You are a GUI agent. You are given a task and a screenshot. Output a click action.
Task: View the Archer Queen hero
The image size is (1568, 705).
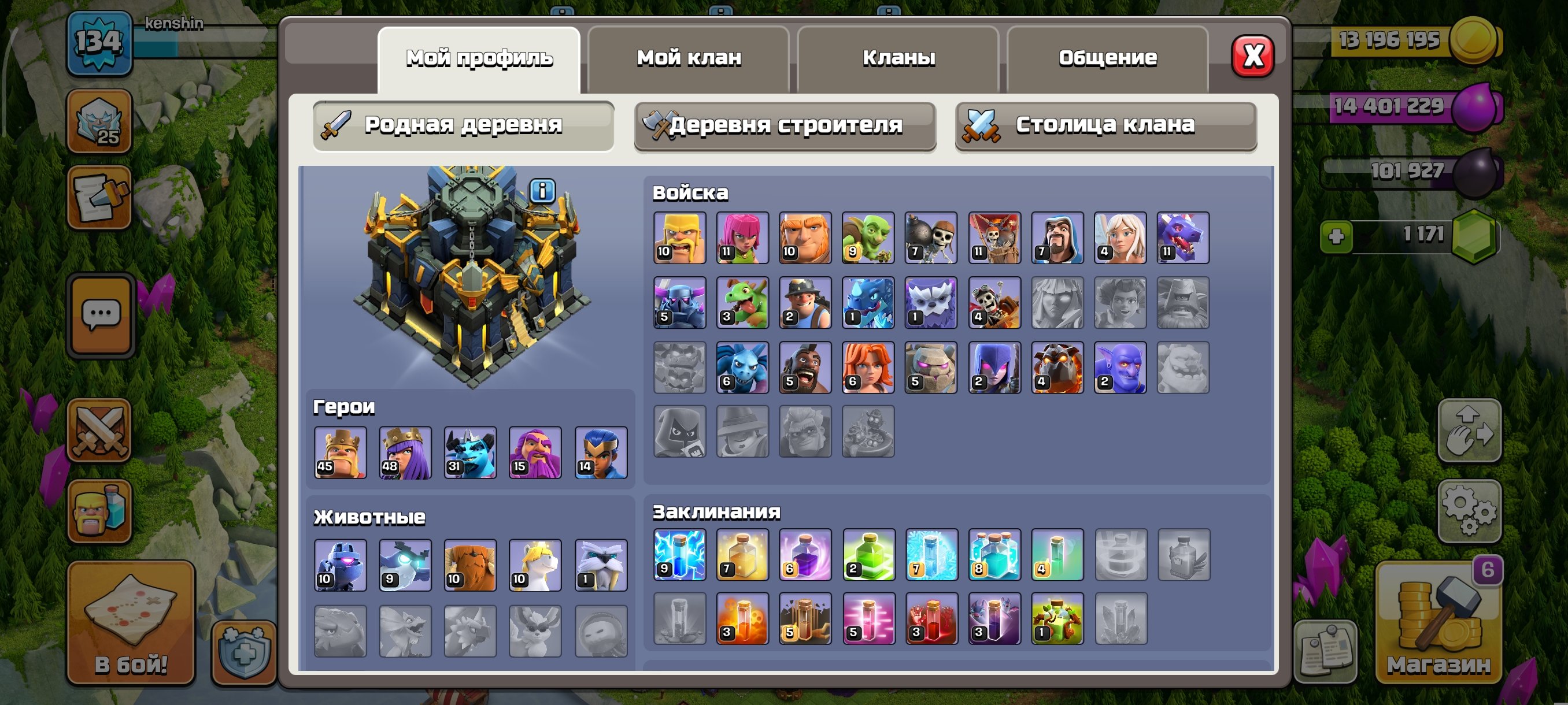click(405, 453)
